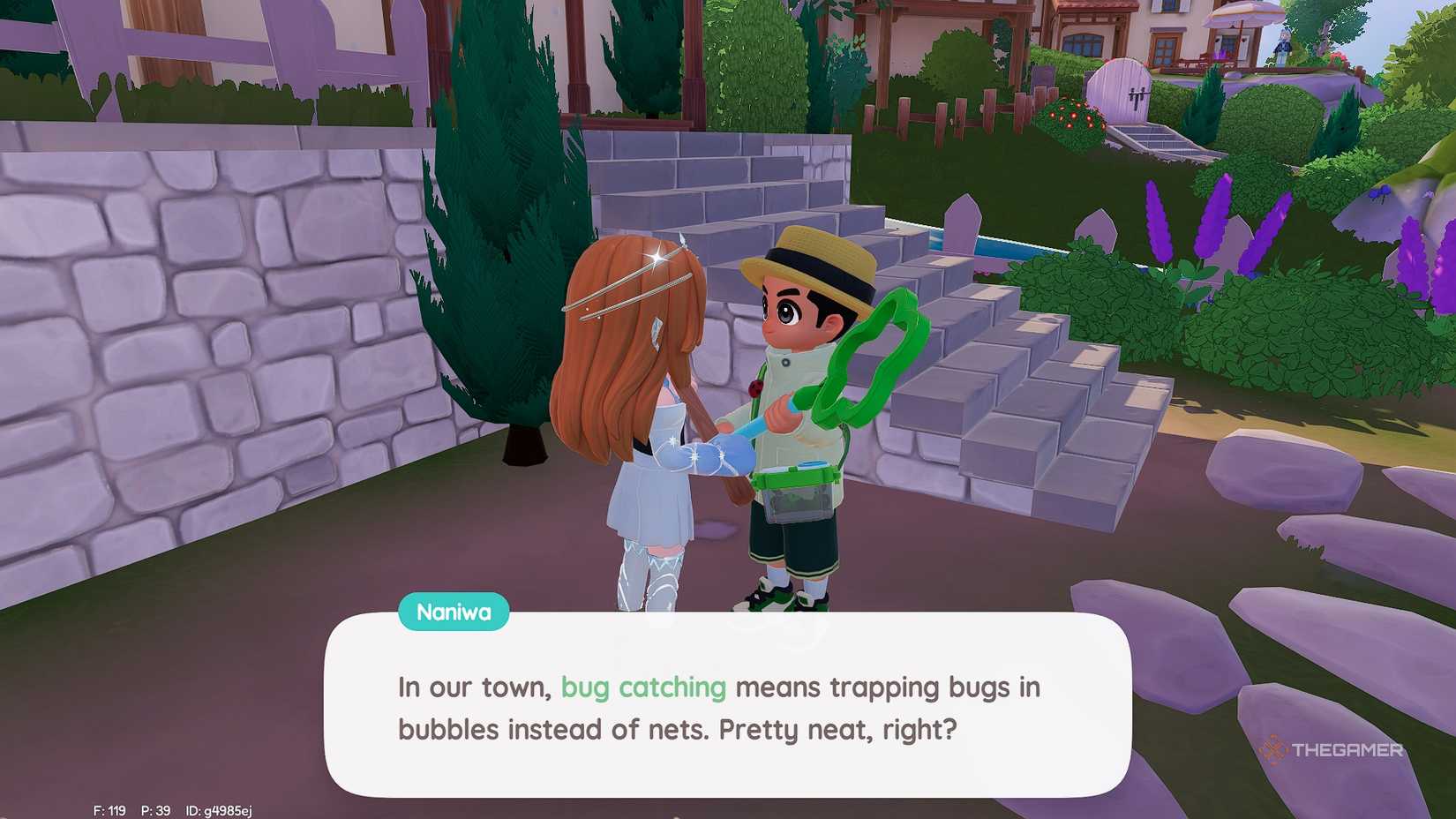Click the purple lavender flowers by the fence
Image resolution: width=1456 pixels, height=819 pixels.
(x=1156, y=221)
